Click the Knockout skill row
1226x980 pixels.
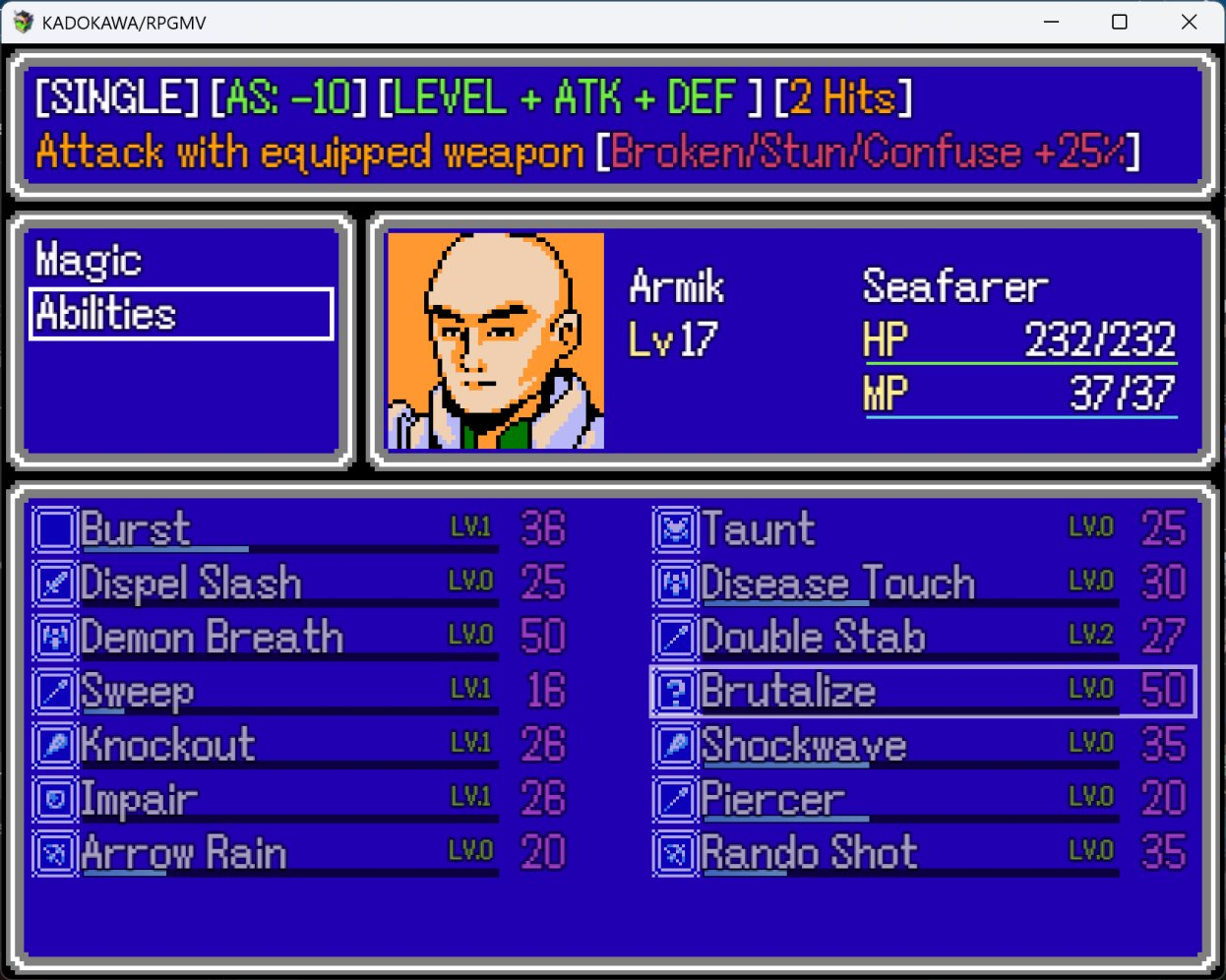(x=266, y=745)
